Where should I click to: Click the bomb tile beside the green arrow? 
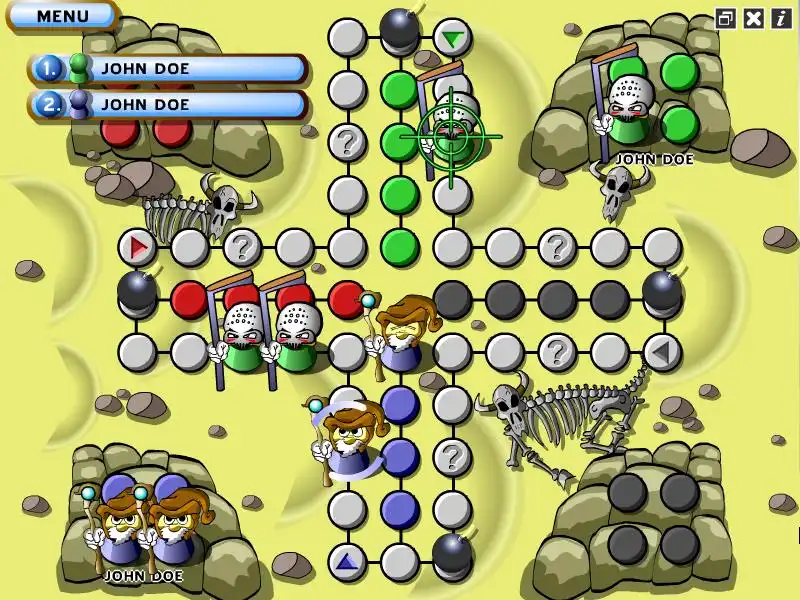(x=400, y=30)
